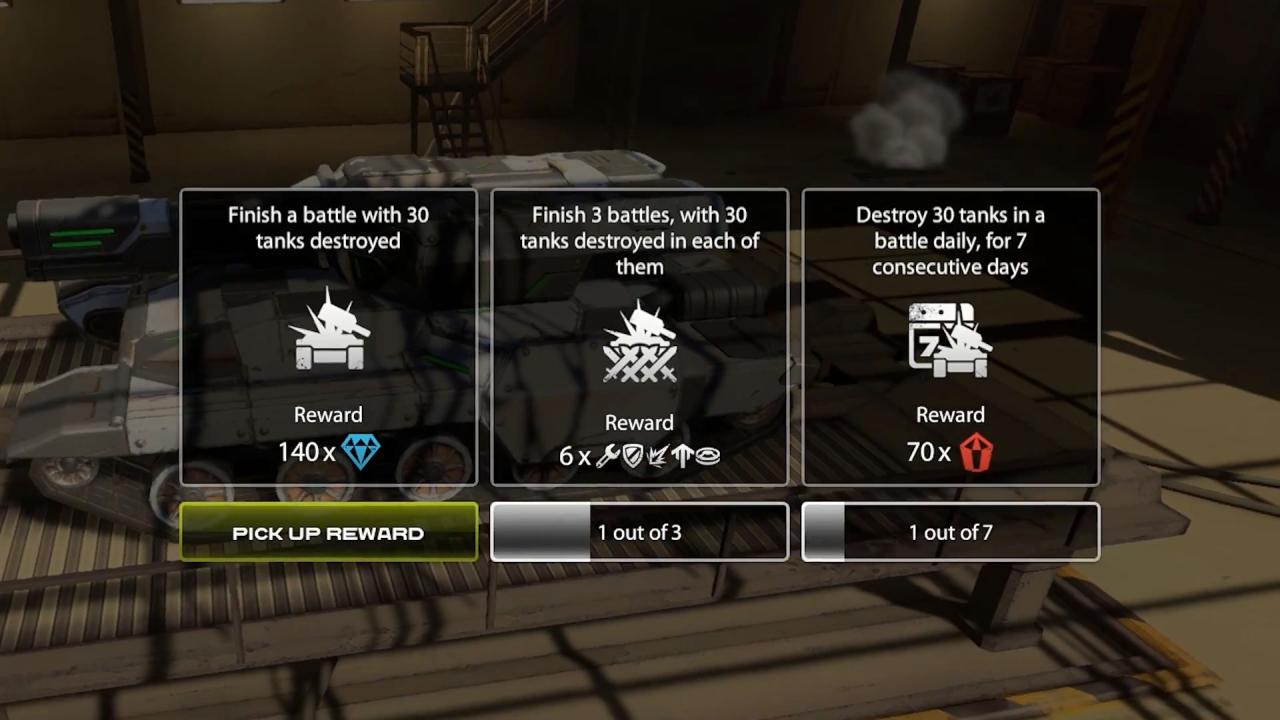Pick up the 140 diamonds reward
1280x720 pixels.
[328, 532]
